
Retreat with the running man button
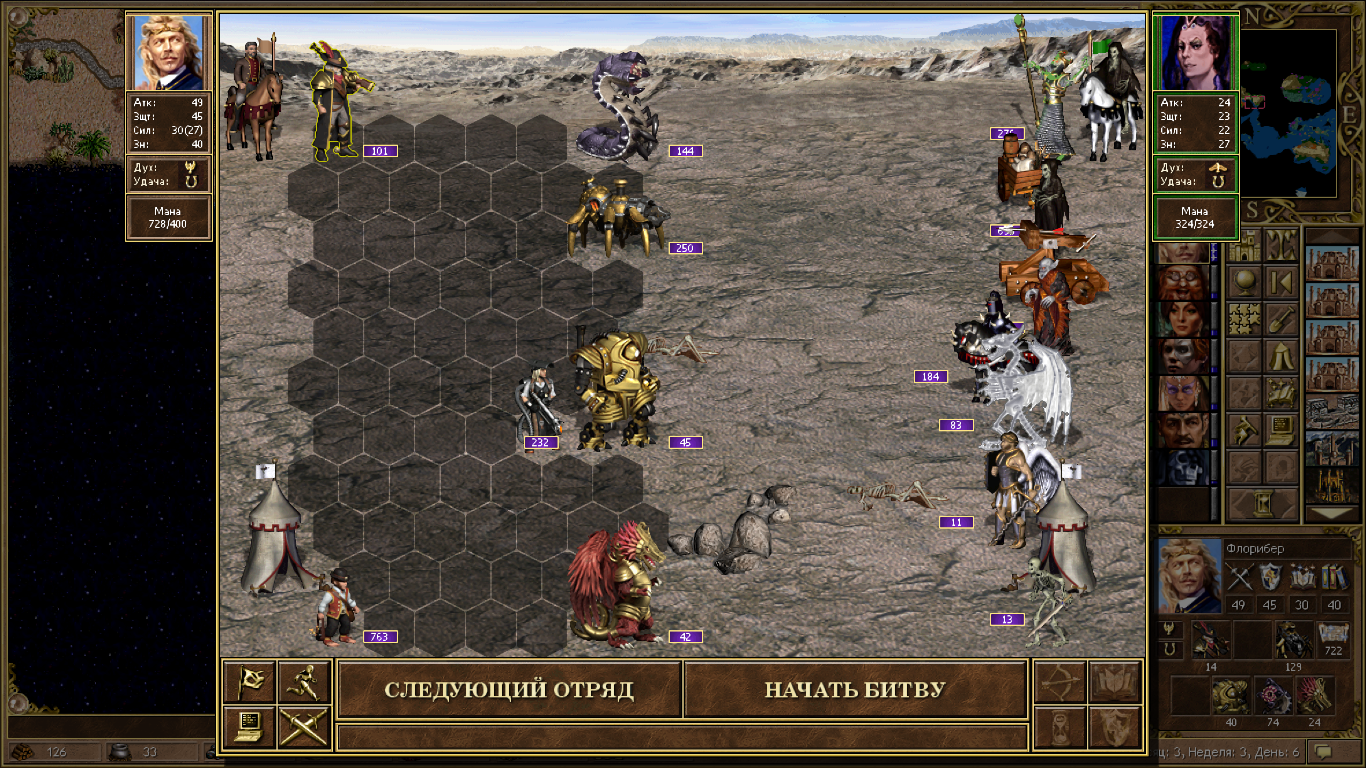[304, 682]
